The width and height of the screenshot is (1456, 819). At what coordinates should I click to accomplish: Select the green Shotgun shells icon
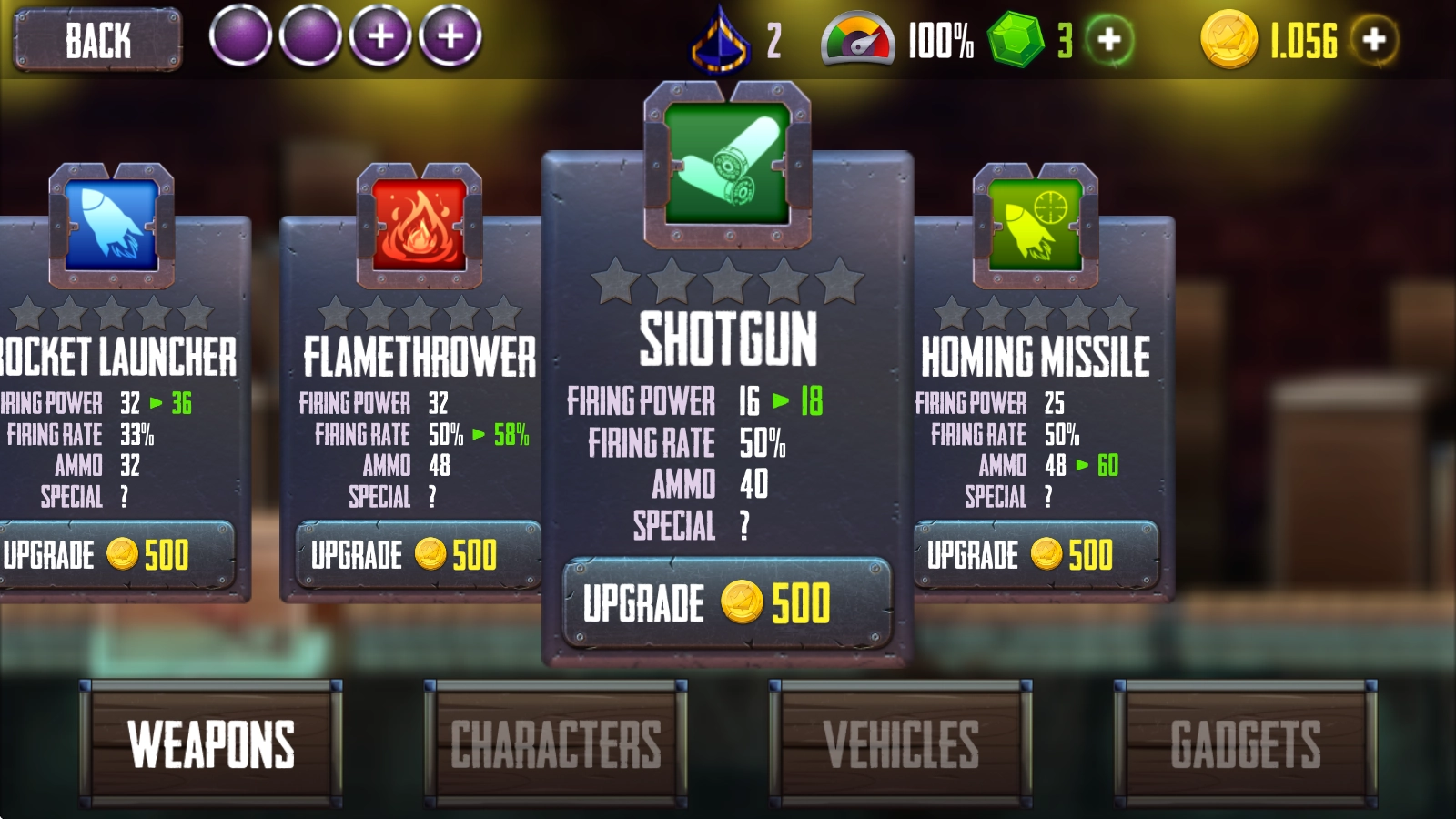tap(727, 164)
